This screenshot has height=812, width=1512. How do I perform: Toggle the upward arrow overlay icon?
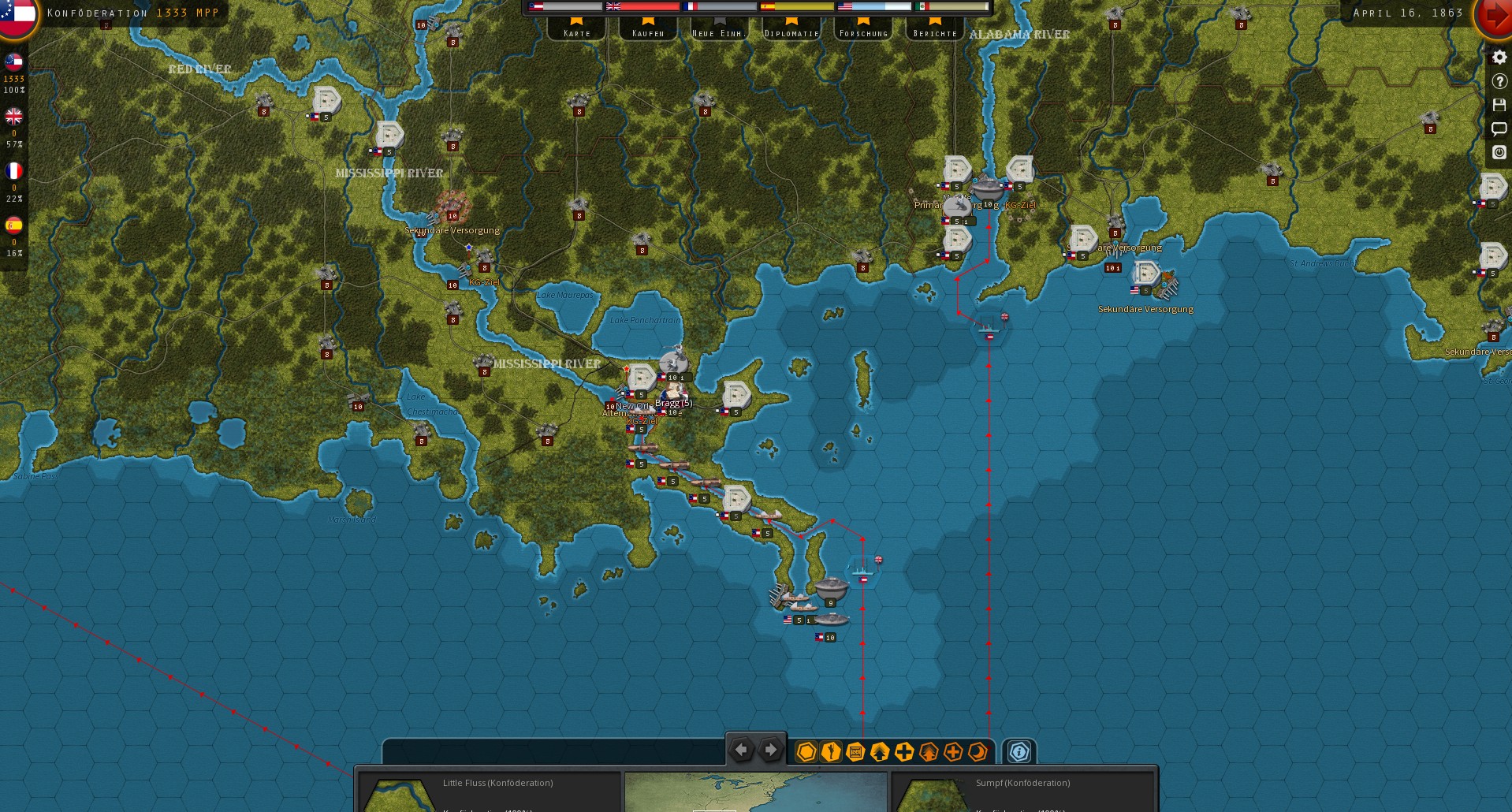pyautogui.click(x=879, y=751)
